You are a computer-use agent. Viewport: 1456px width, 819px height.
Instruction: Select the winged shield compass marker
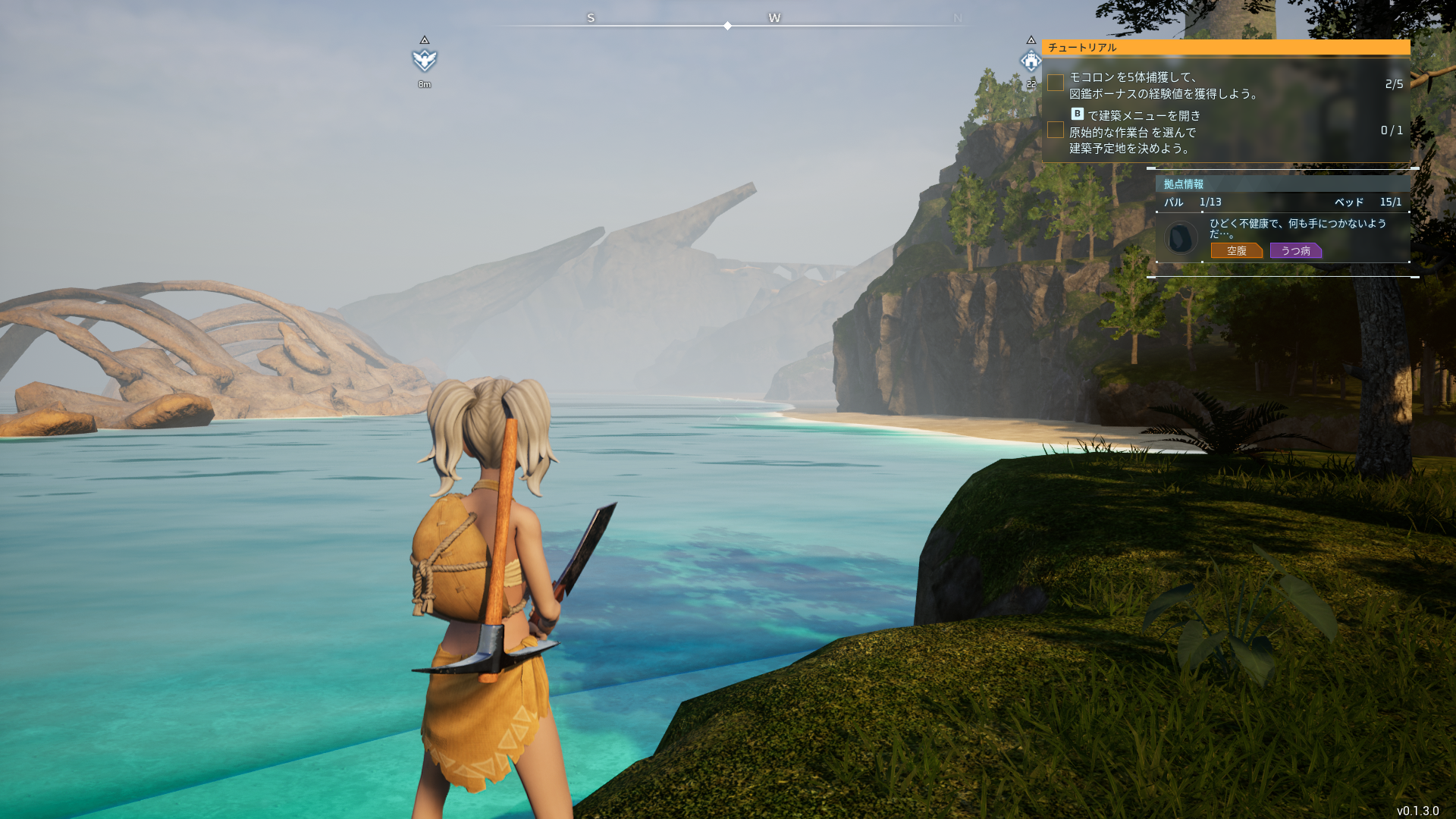tap(425, 59)
